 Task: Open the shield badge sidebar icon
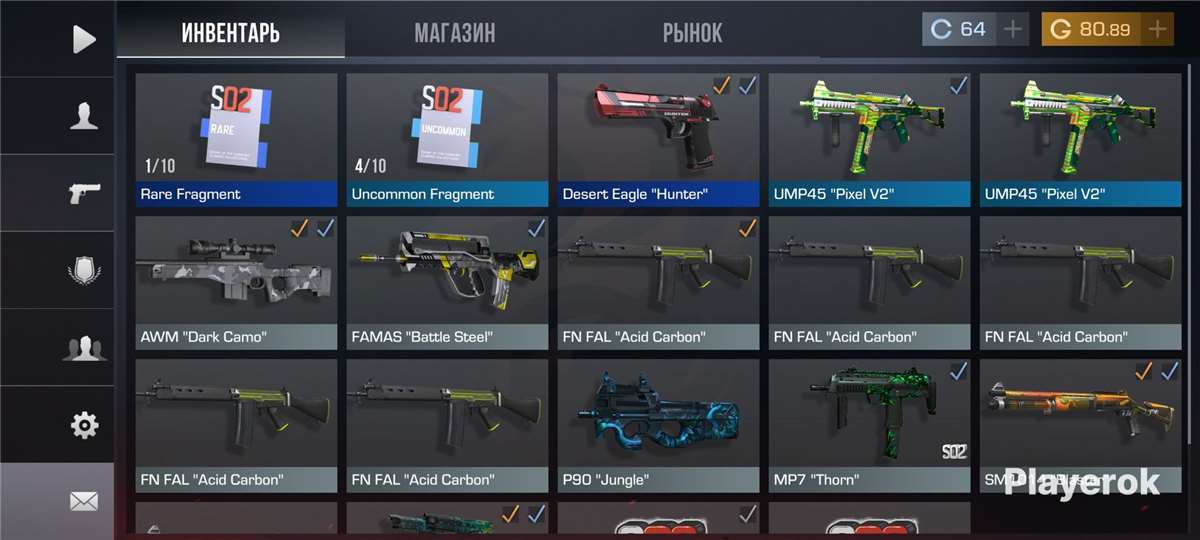coord(84,271)
